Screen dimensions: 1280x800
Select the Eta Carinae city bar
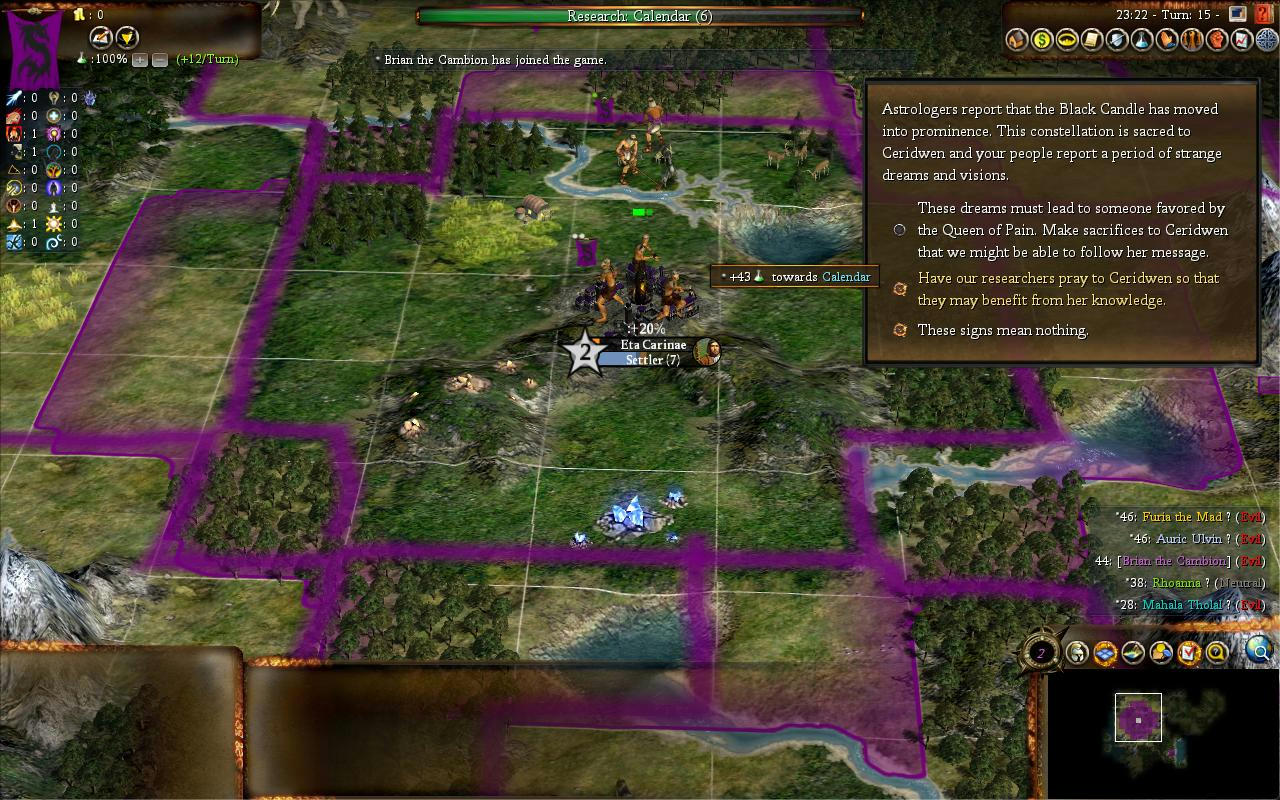(652, 353)
